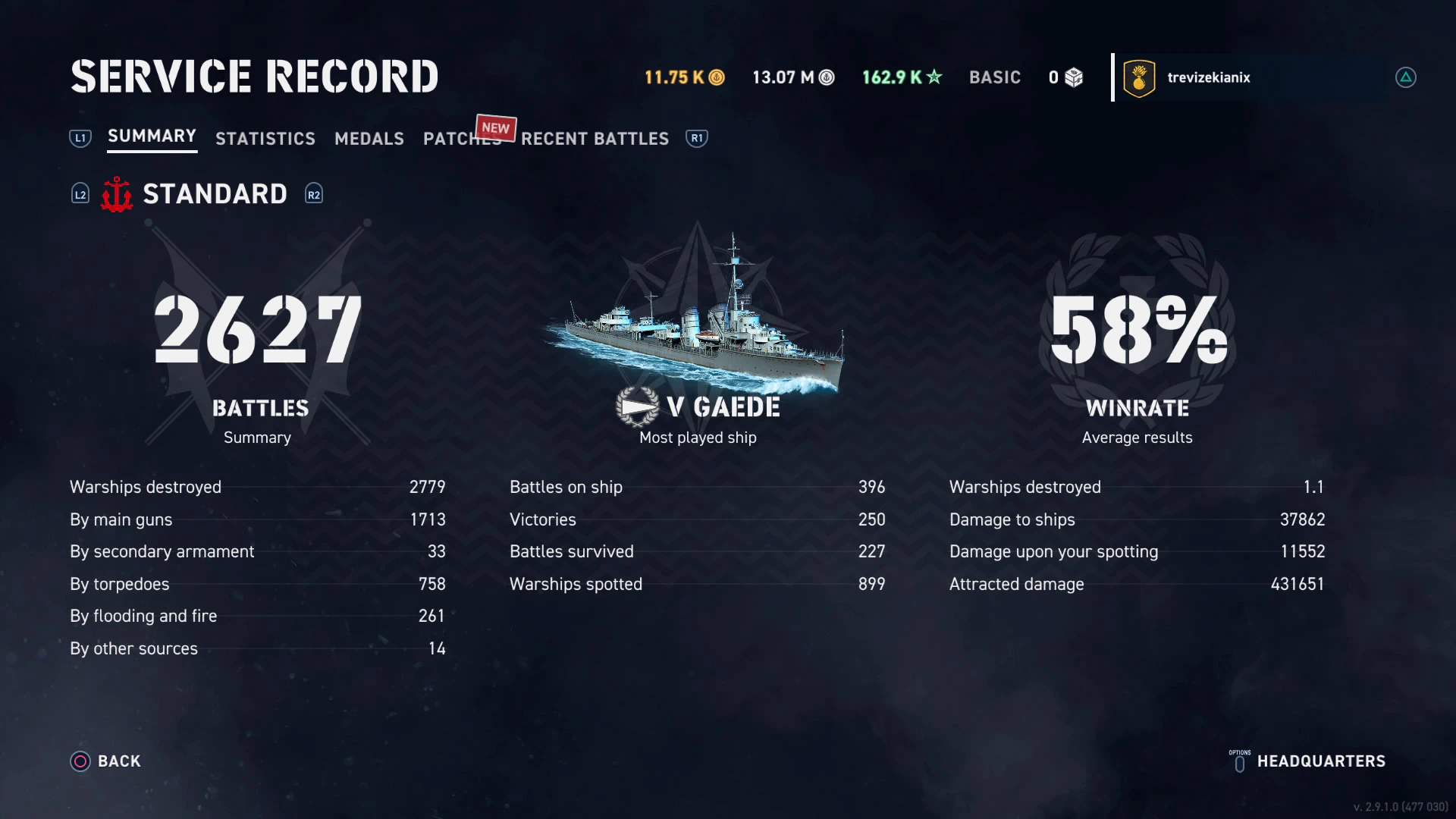This screenshot has height=819, width=1456.
Task: Open the trevizekianix player profile
Action: coord(1208,77)
